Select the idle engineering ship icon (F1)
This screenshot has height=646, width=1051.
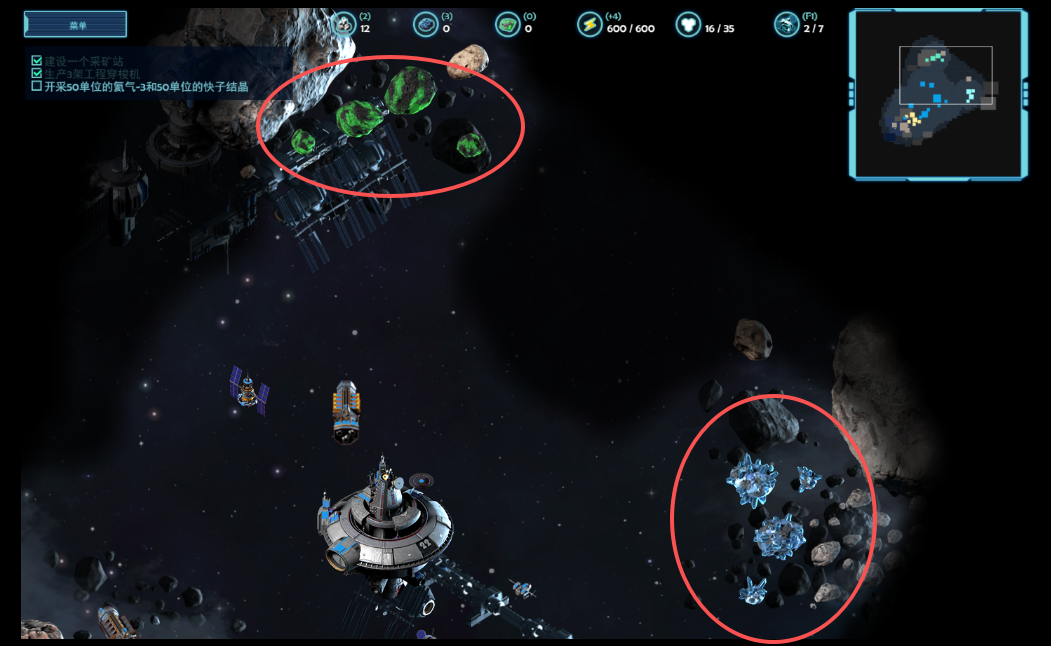click(x=786, y=24)
